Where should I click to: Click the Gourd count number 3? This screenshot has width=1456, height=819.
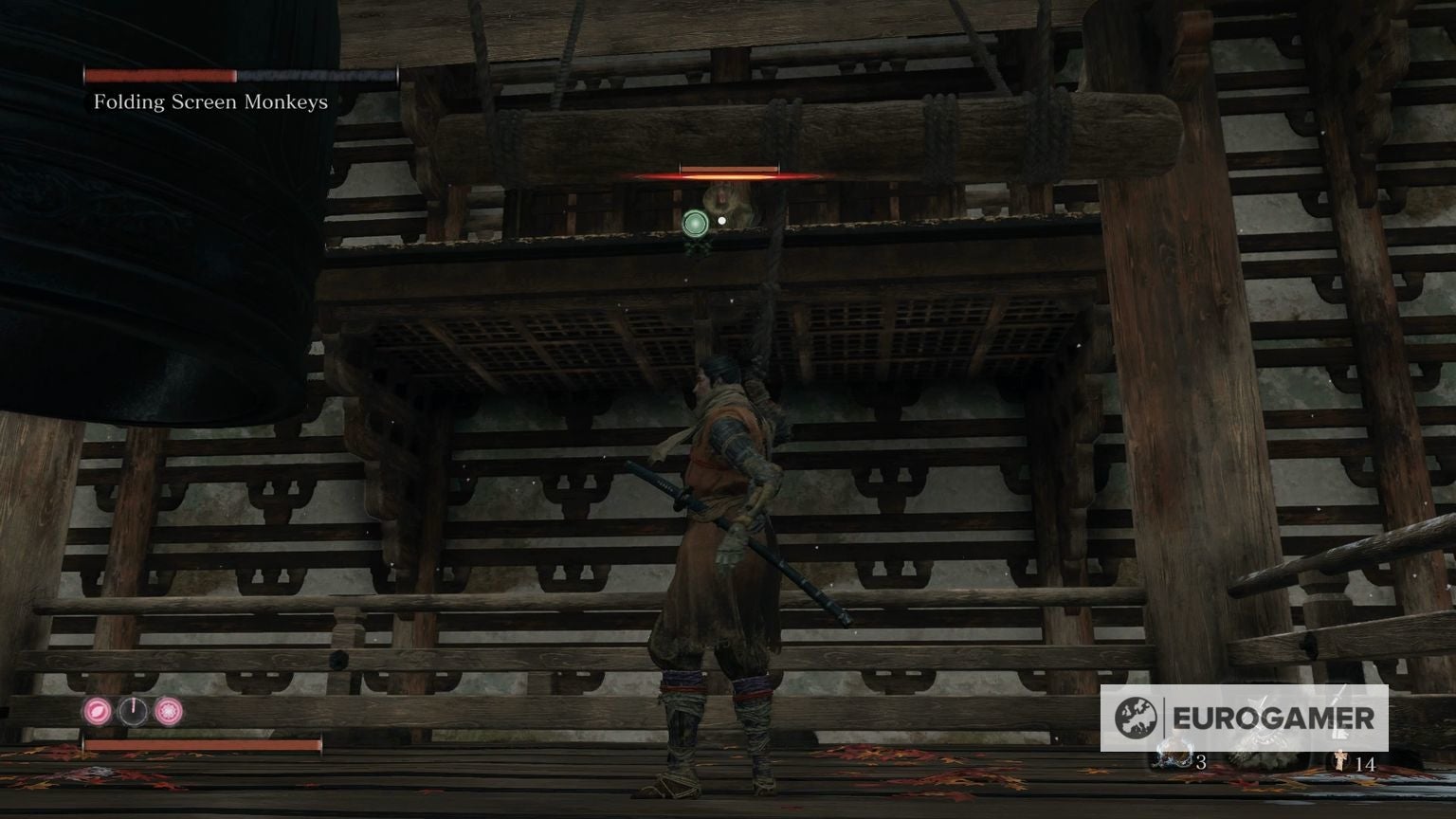click(1202, 763)
